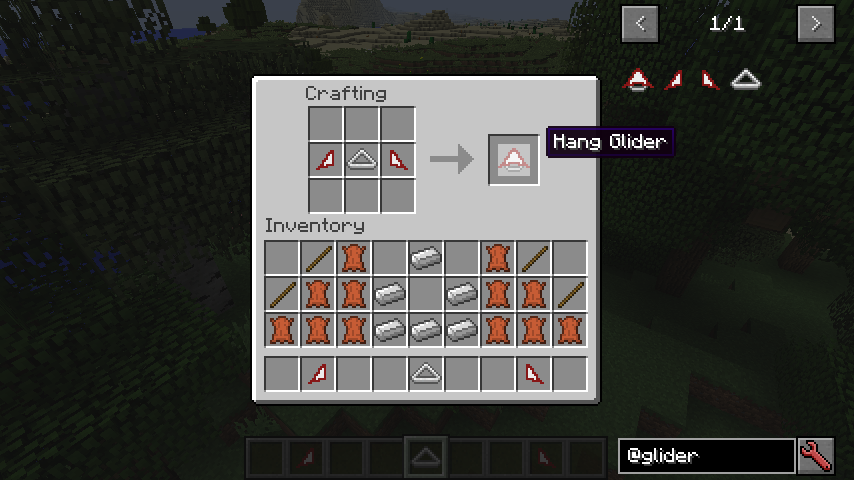This screenshot has width=854, height=480.
Task: Select the left wing in the inventory hotbar row
Action: coord(318,374)
